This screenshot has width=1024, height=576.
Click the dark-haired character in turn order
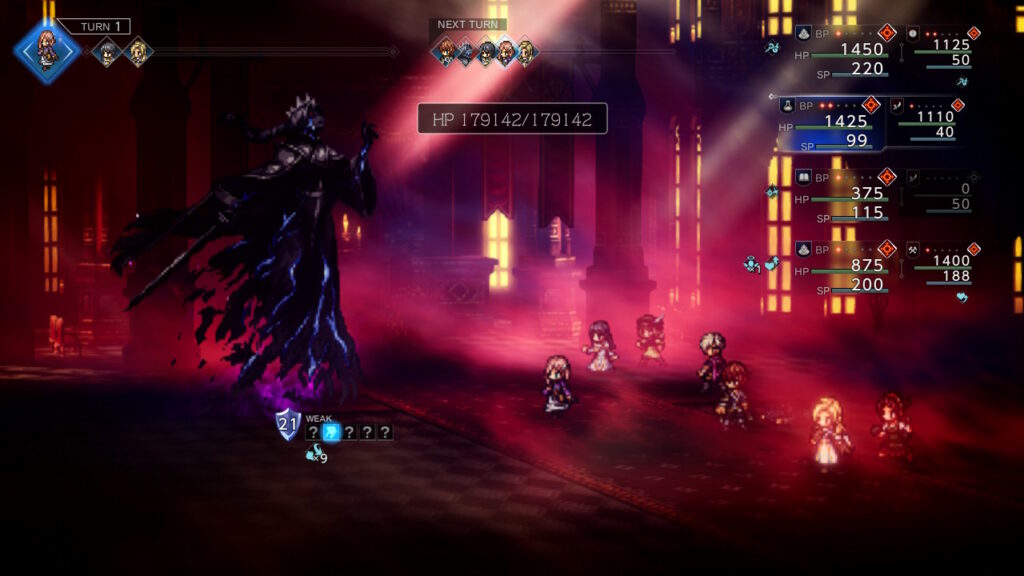pyautogui.click(x=106, y=52)
